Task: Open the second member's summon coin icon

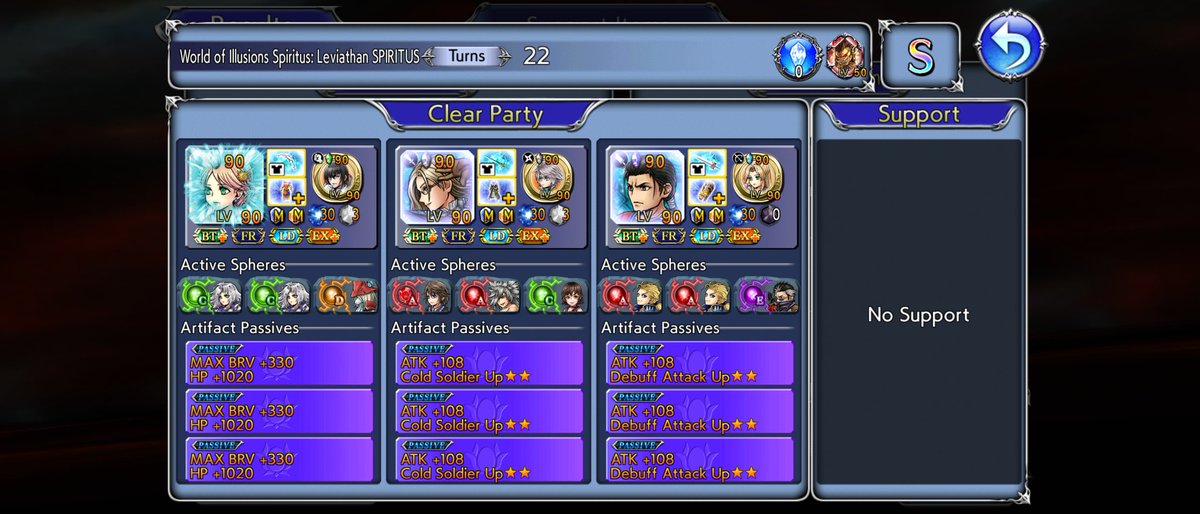Action: point(548,176)
